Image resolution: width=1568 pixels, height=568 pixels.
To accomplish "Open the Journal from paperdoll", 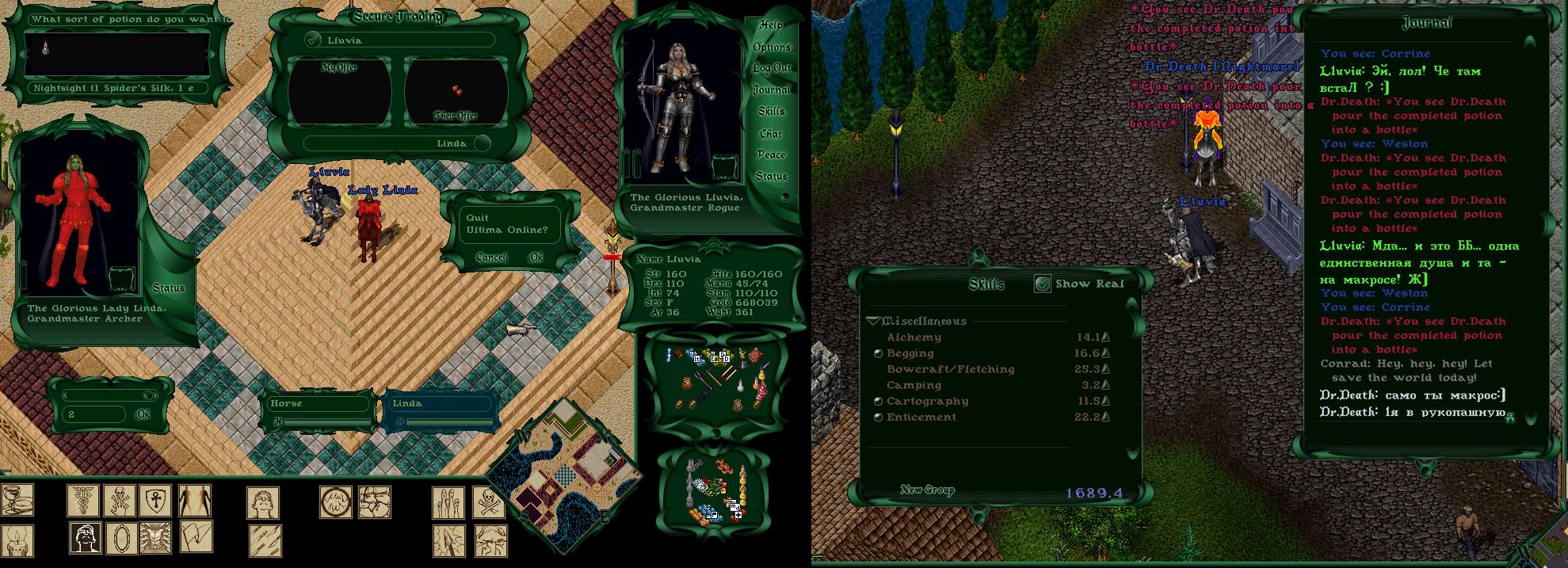I will (x=771, y=90).
